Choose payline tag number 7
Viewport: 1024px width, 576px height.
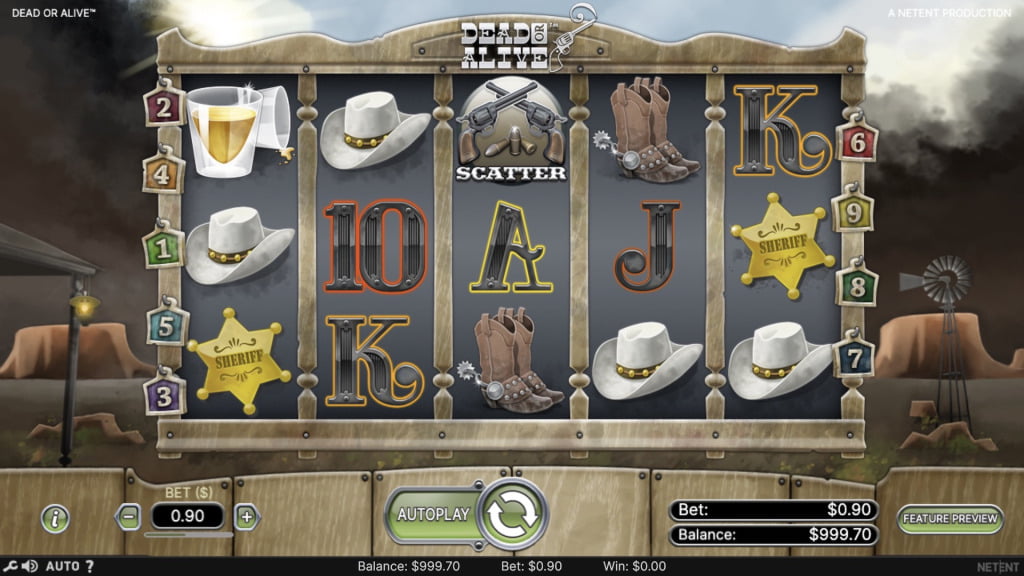pyautogui.click(x=854, y=356)
